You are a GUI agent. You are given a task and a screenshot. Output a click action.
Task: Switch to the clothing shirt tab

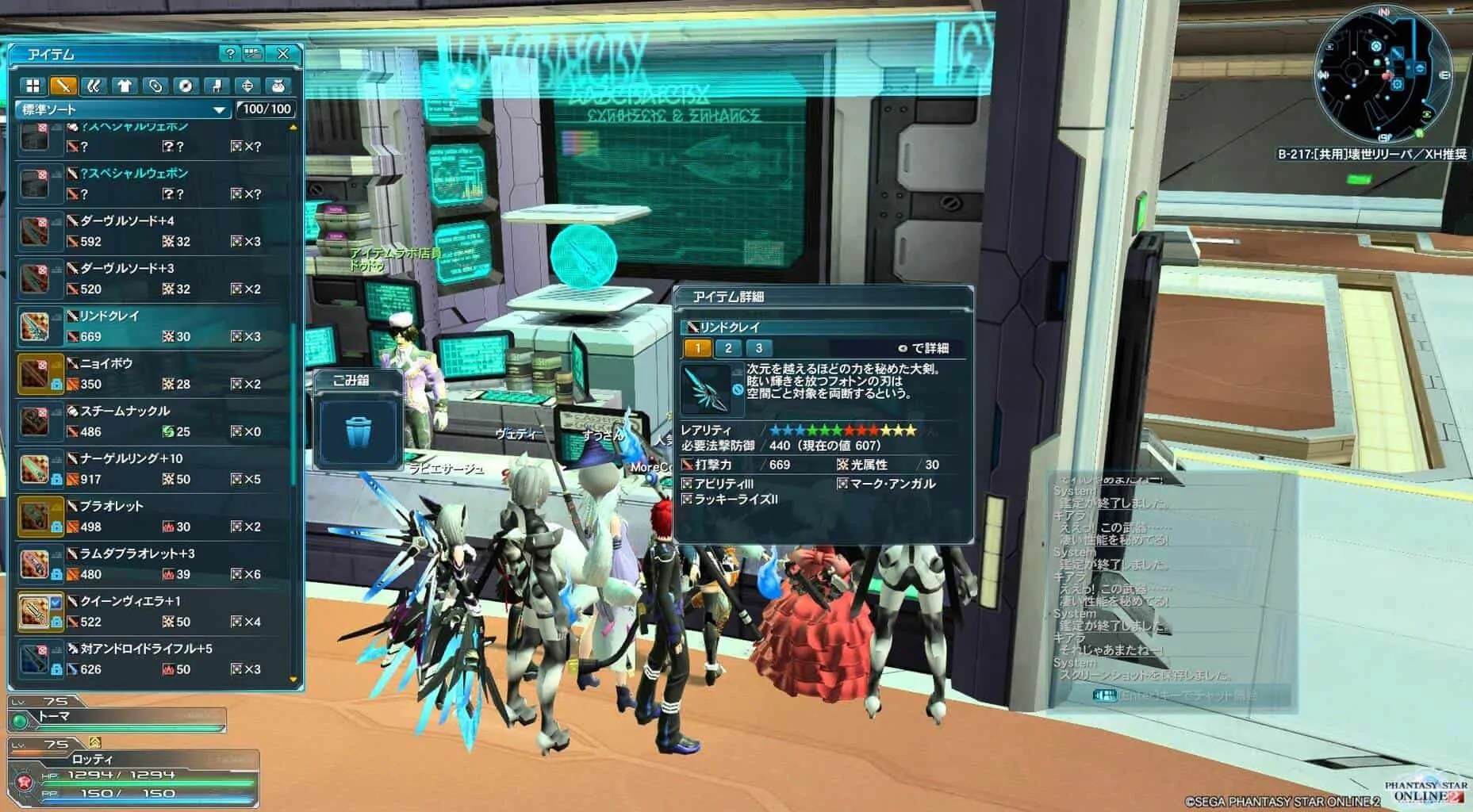point(125,86)
